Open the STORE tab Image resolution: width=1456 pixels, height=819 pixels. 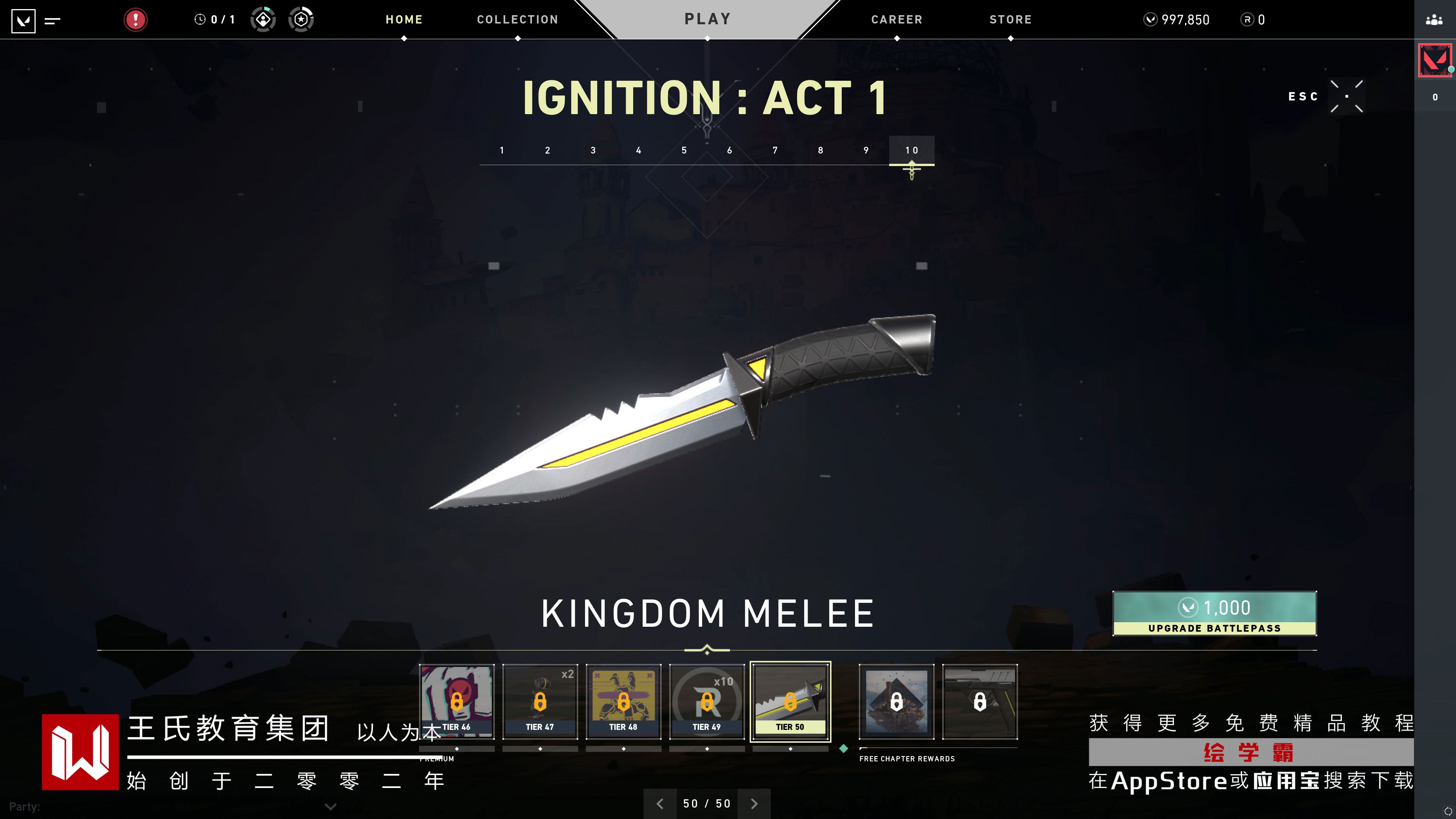point(1010,20)
